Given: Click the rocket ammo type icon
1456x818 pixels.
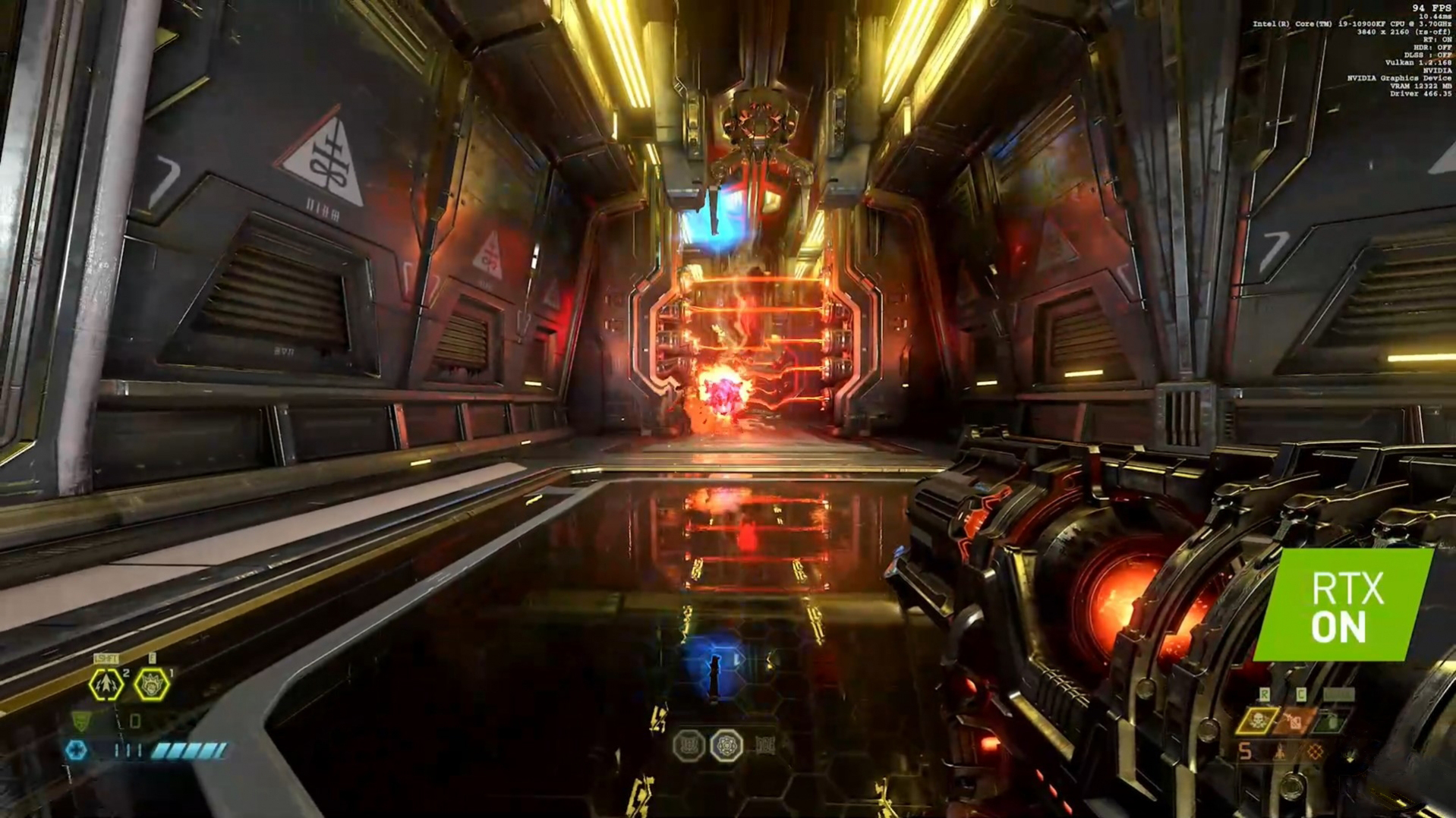Looking at the screenshot, I should 1281,752.
